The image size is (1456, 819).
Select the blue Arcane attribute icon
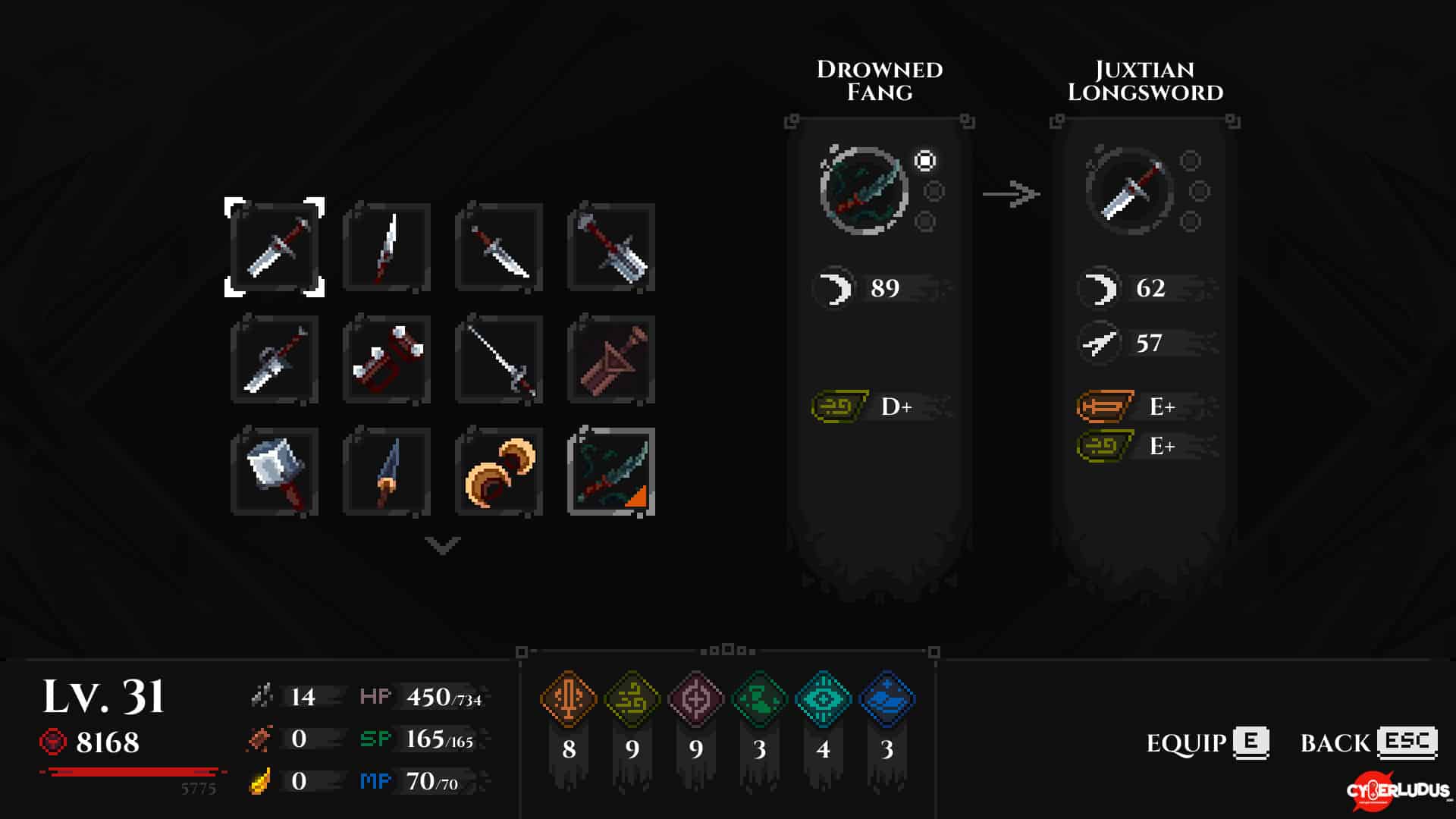point(887,698)
